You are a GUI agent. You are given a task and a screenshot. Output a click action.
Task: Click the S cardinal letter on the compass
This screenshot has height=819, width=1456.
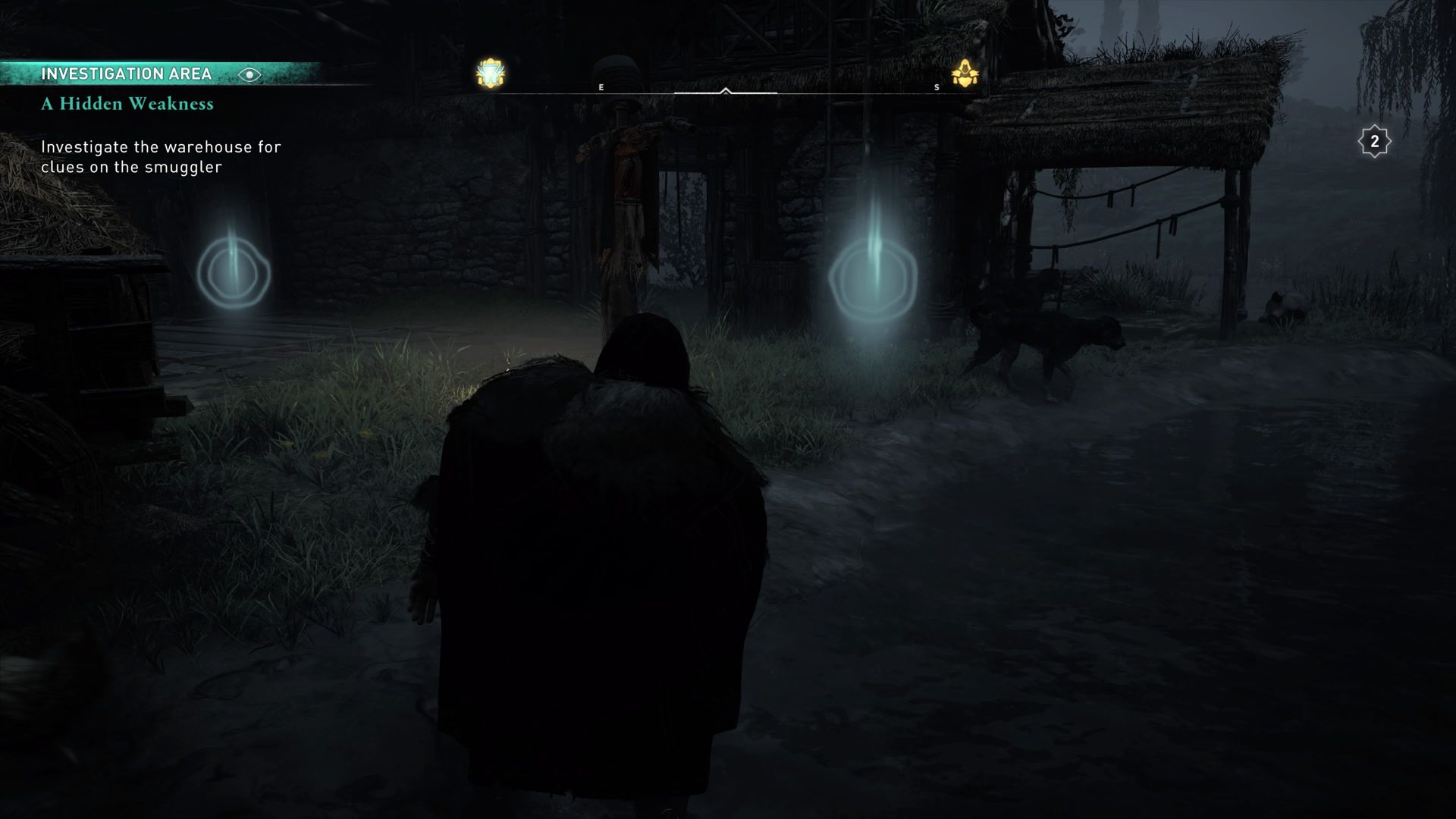tap(937, 87)
